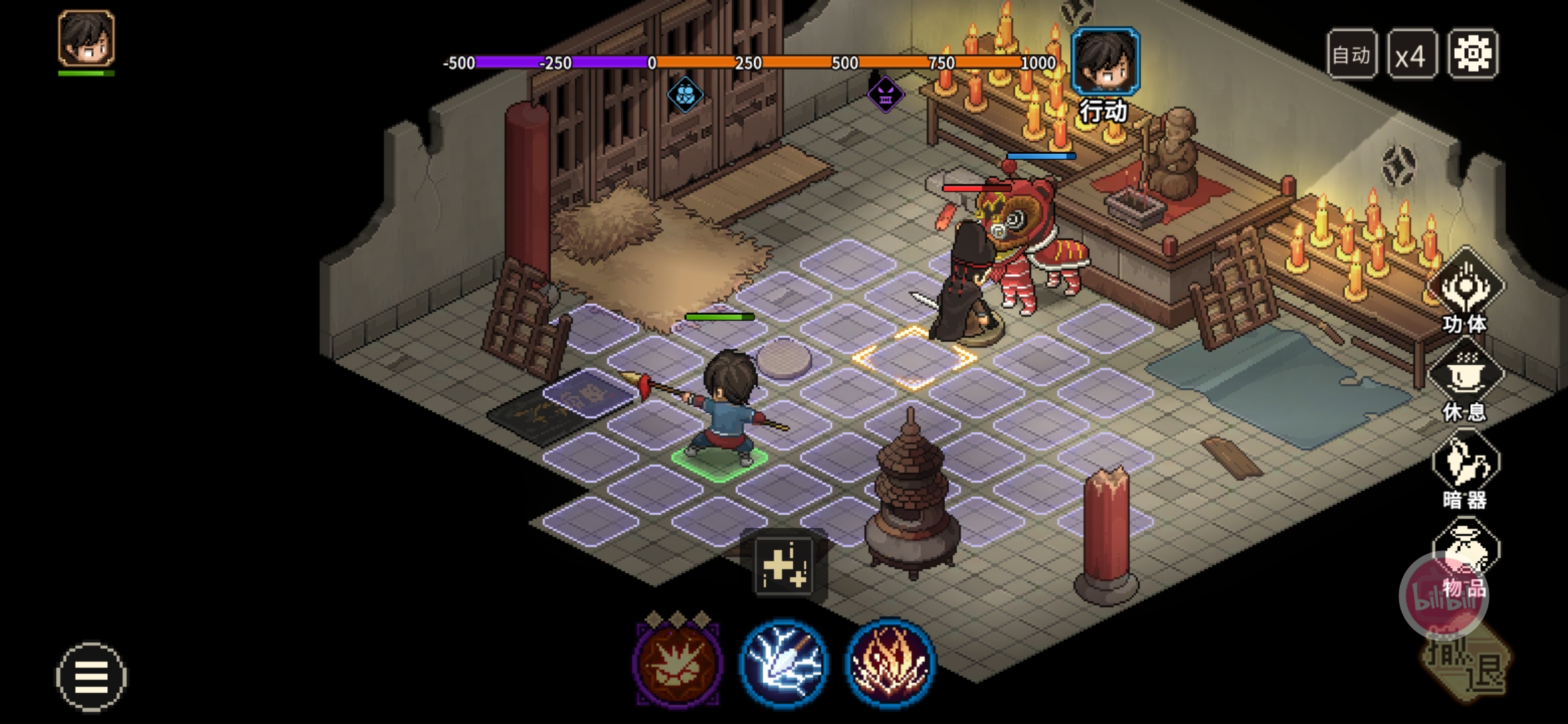Screen dimensions: 1568x724
Task: Select the hero portrait with green health bar
Action: point(86,39)
